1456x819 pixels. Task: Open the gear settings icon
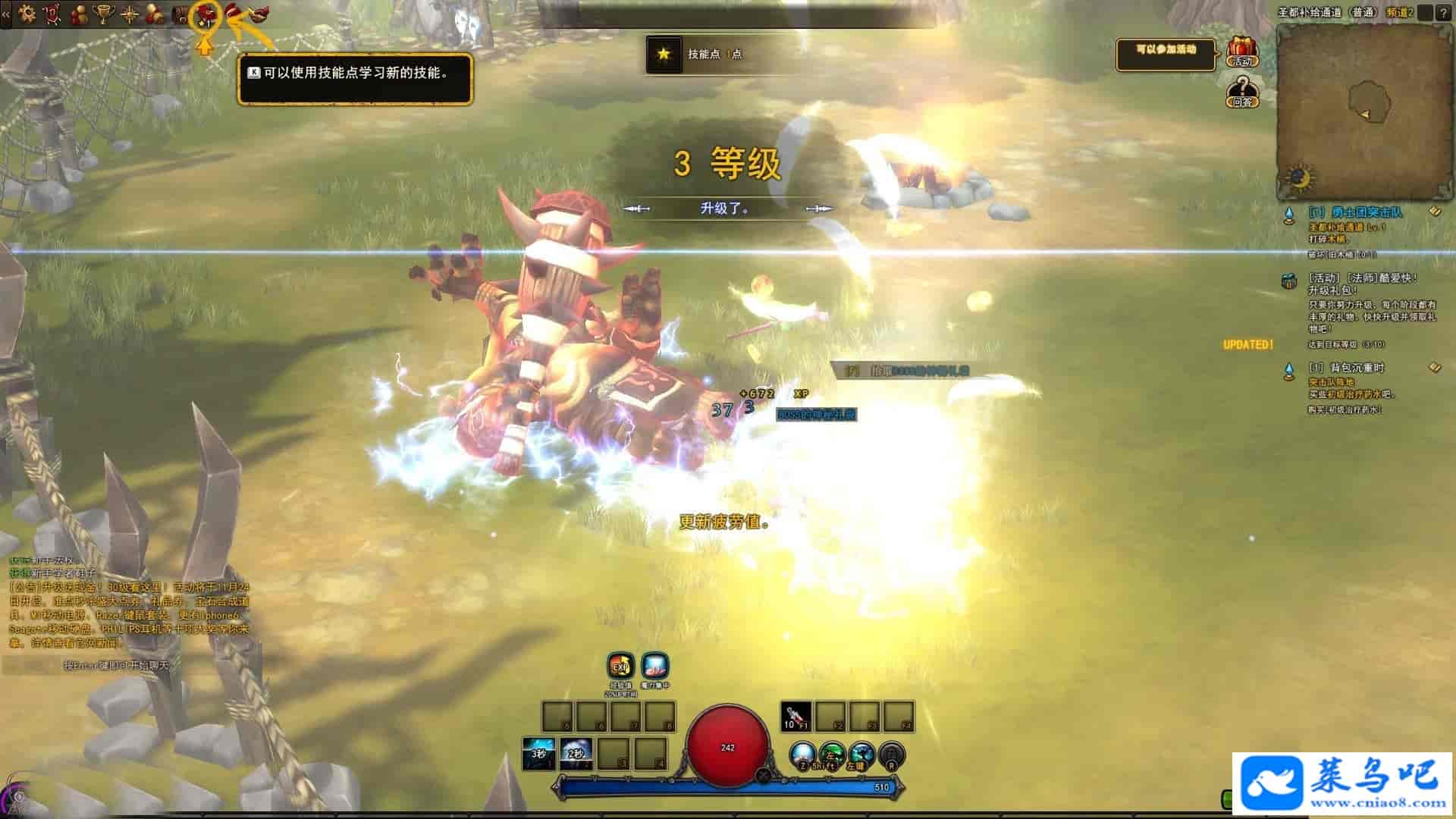(27, 14)
